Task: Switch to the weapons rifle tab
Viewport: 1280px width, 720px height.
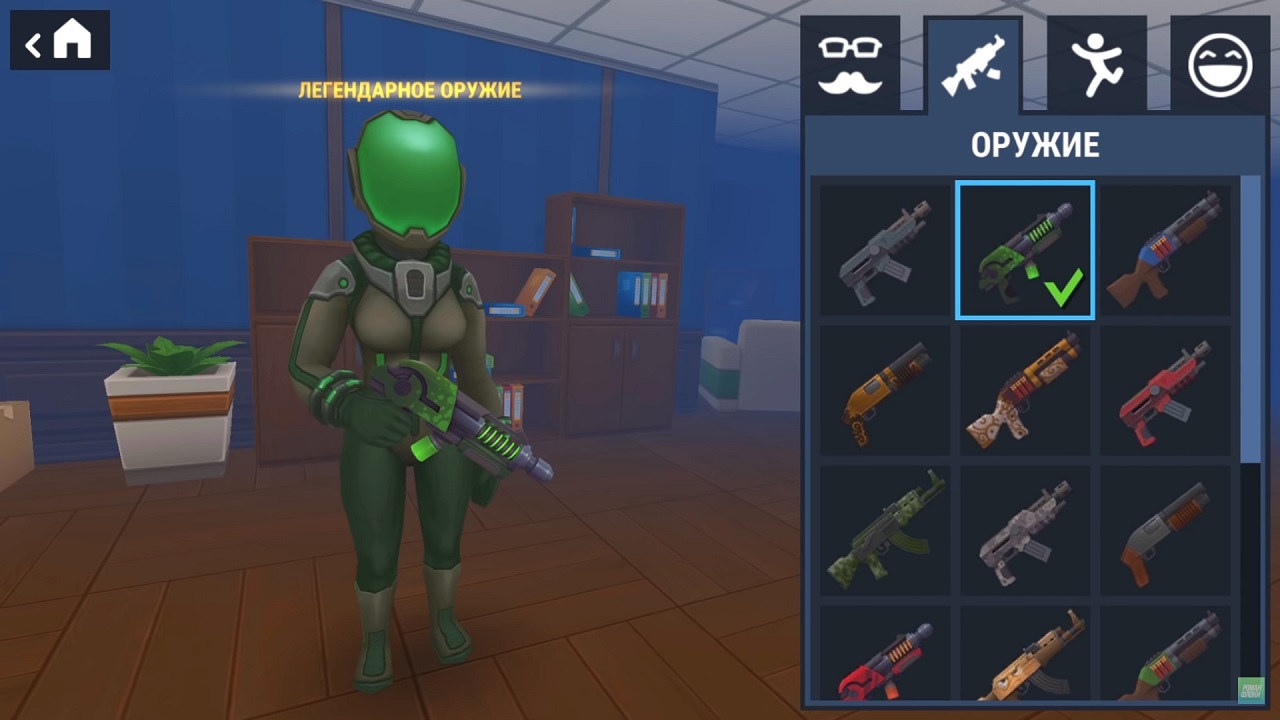Action: pos(973,65)
